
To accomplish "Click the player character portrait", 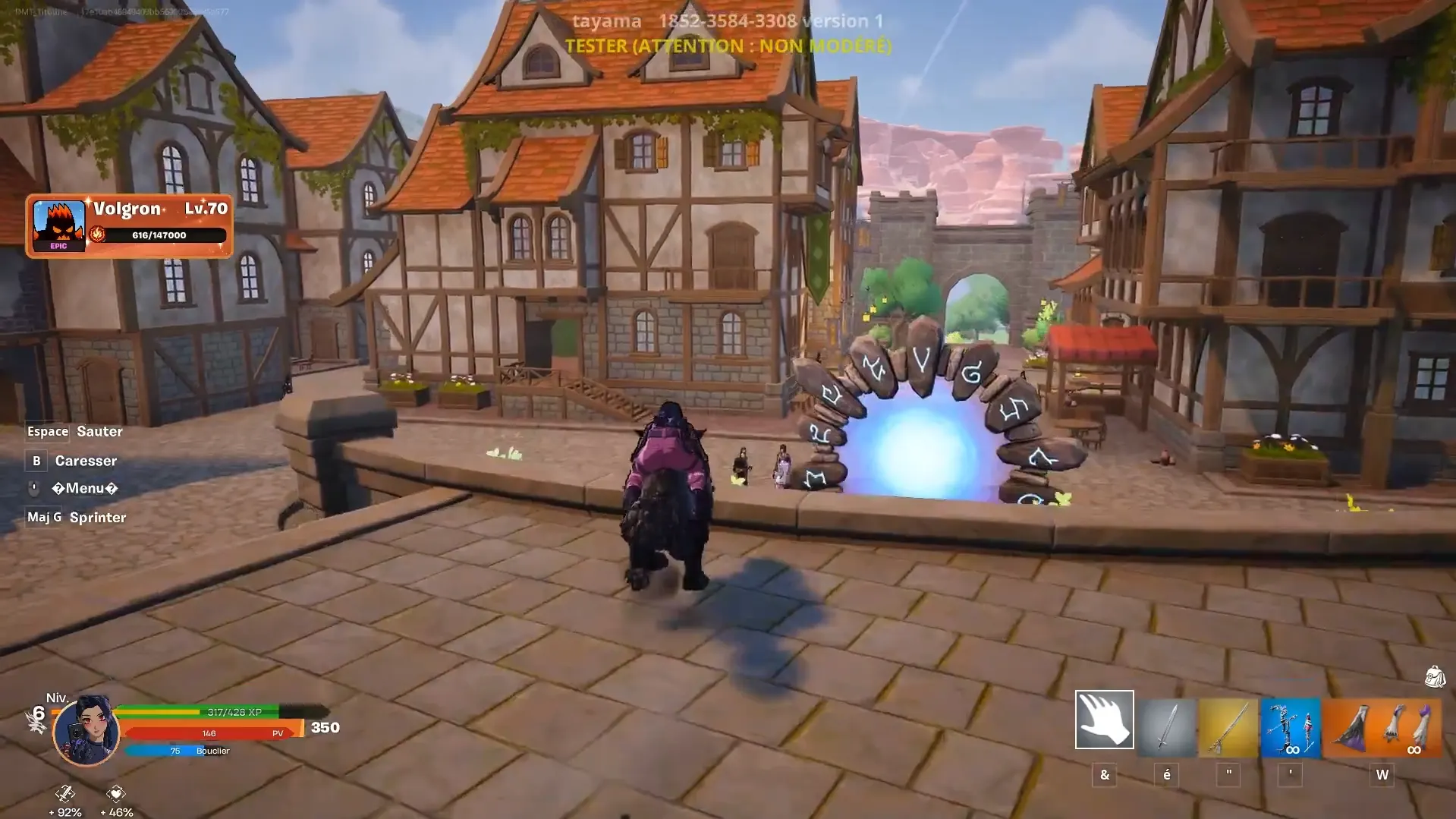I will click(86, 730).
